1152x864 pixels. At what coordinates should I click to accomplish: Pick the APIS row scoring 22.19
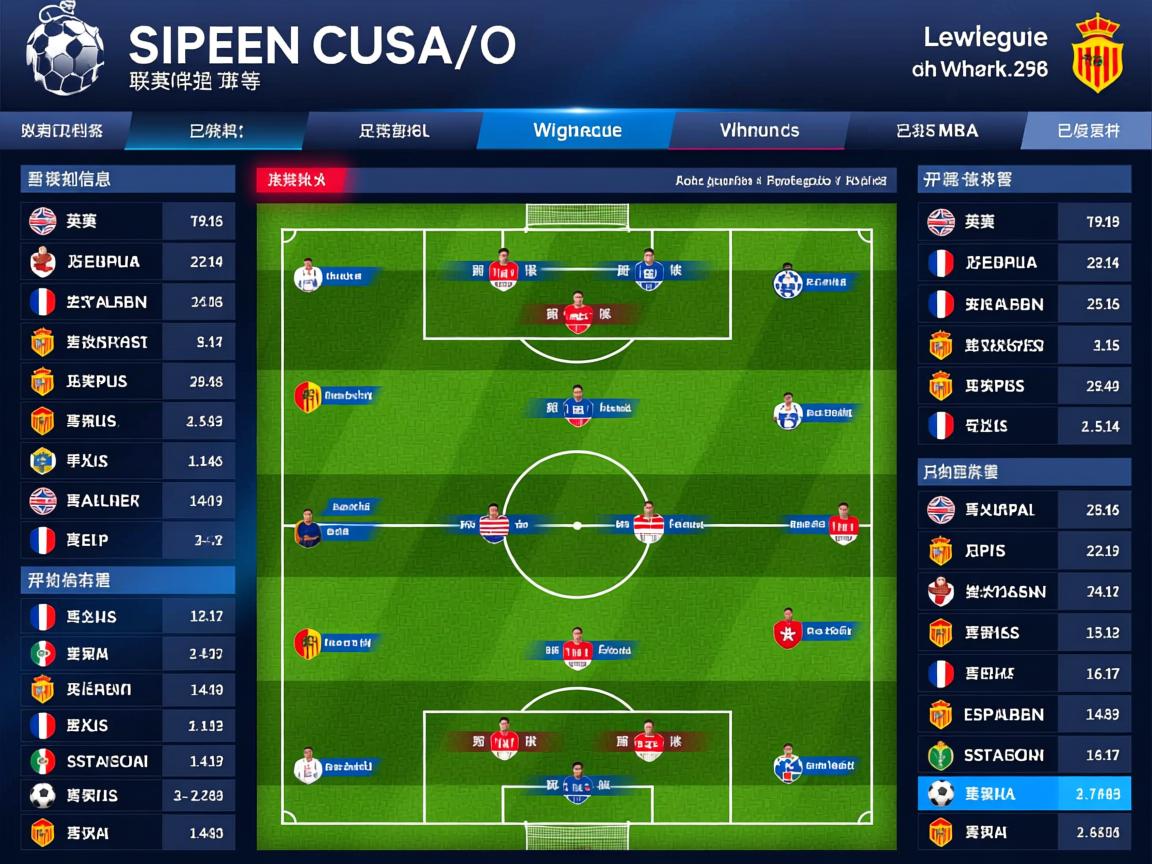(x=1024, y=551)
